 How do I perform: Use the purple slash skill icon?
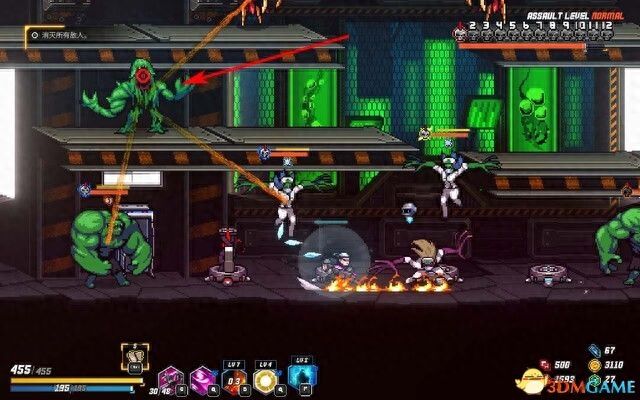(201, 380)
